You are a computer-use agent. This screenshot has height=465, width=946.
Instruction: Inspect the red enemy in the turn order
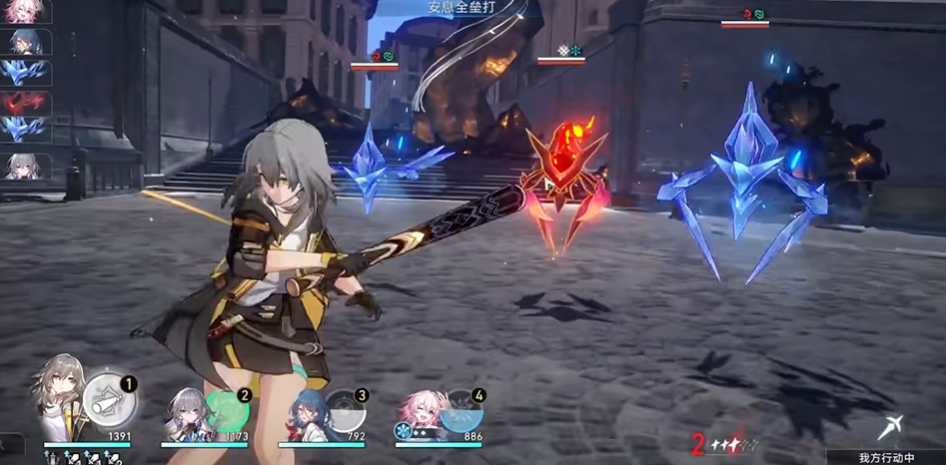click(x=26, y=101)
